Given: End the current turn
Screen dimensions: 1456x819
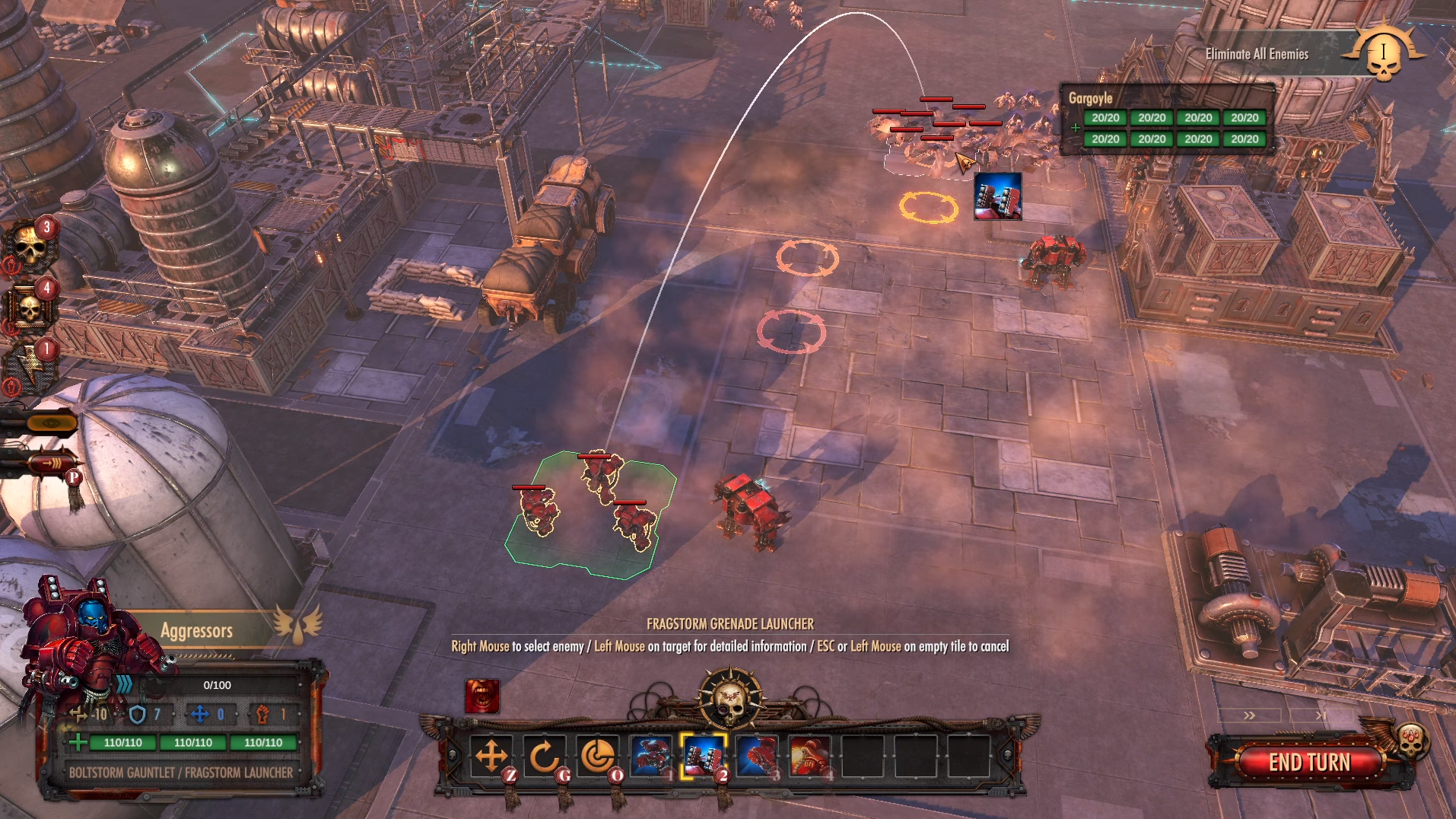Looking at the screenshot, I should click(x=1308, y=762).
